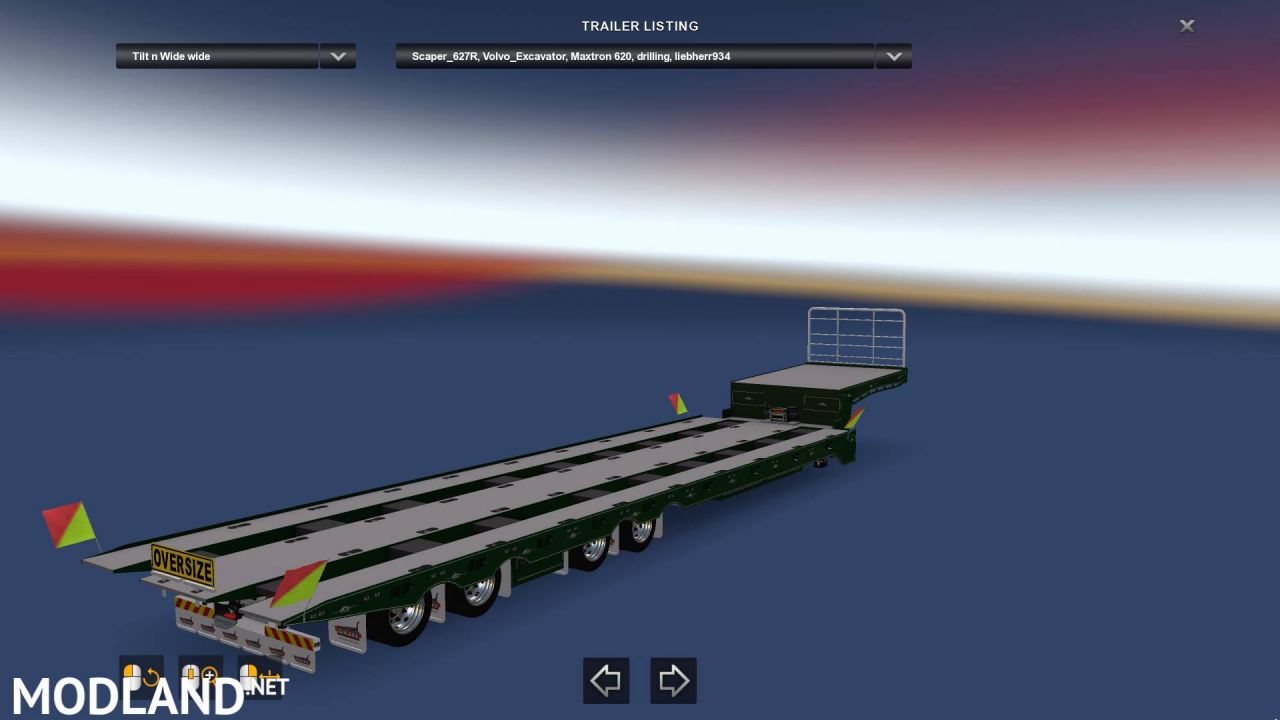Click the horizontal move arrows next to the right mouse icon
The image size is (1280, 720).
(x=270, y=676)
